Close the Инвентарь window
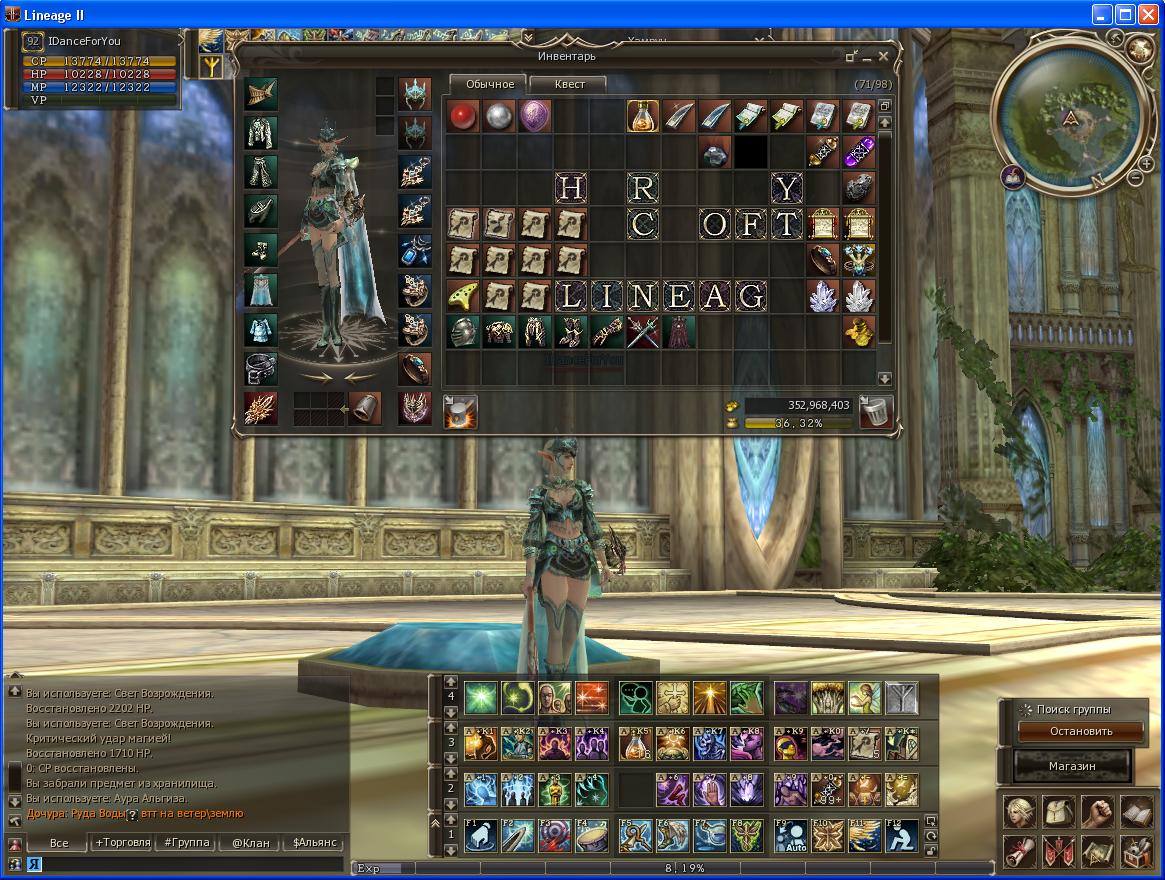 (883, 57)
